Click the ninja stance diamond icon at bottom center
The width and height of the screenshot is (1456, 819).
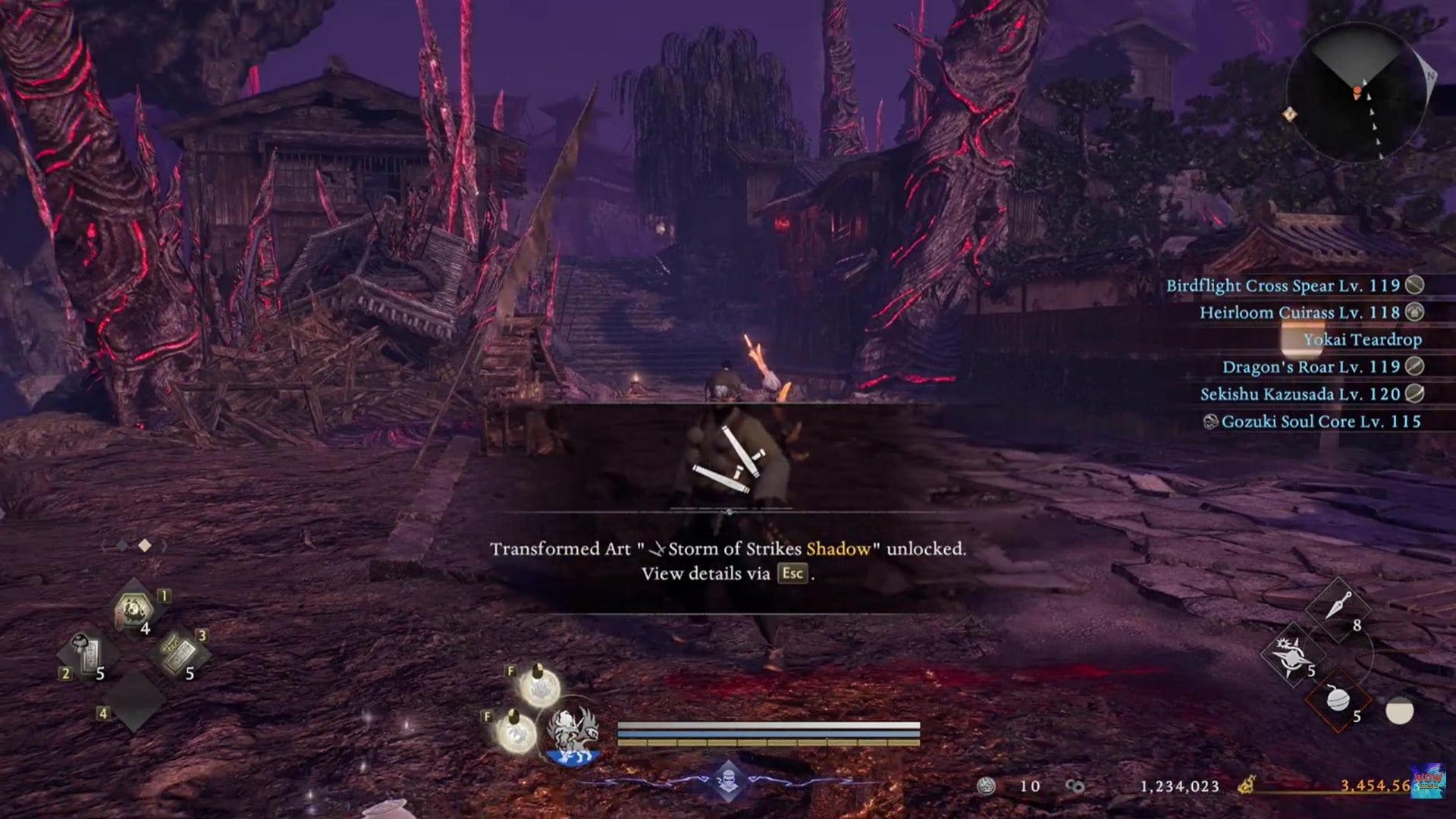click(x=728, y=779)
